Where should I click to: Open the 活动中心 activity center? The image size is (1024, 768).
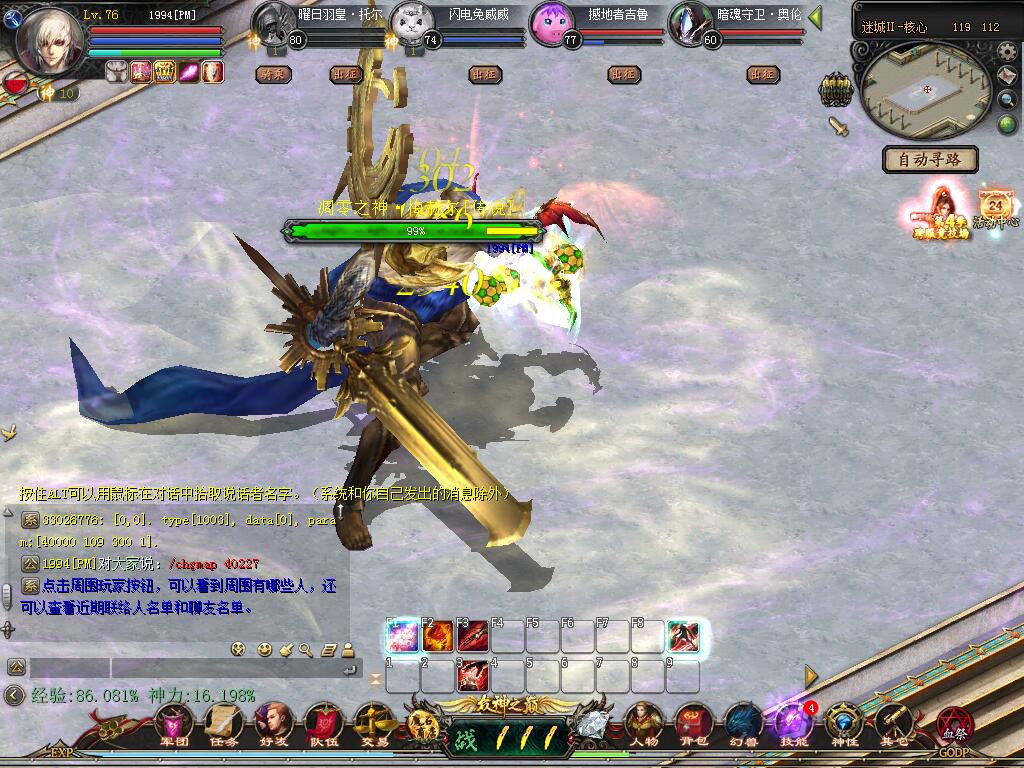click(996, 206)
